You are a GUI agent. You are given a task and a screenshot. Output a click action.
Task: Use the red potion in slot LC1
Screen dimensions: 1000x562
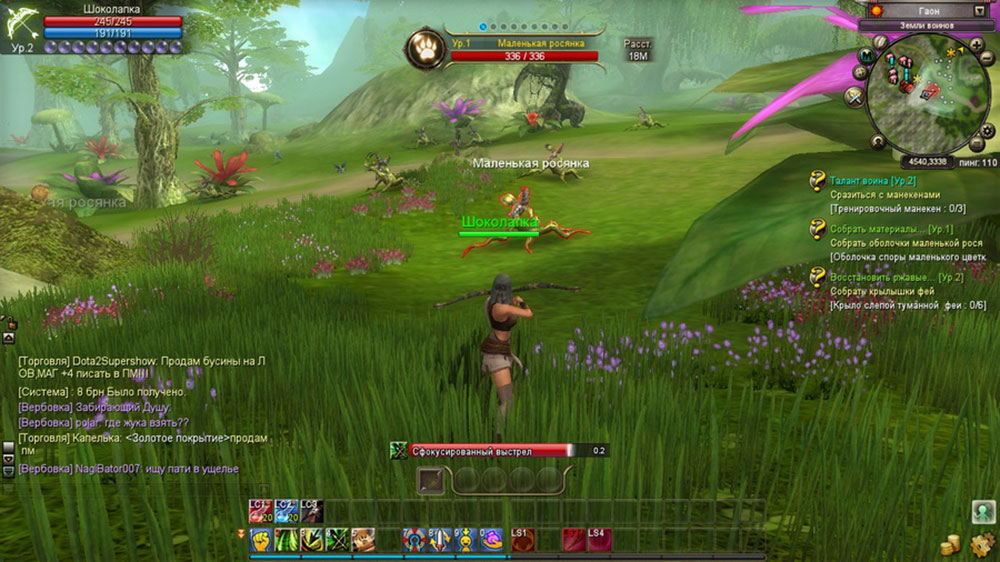pyautogui.click(x=261, y=511)
